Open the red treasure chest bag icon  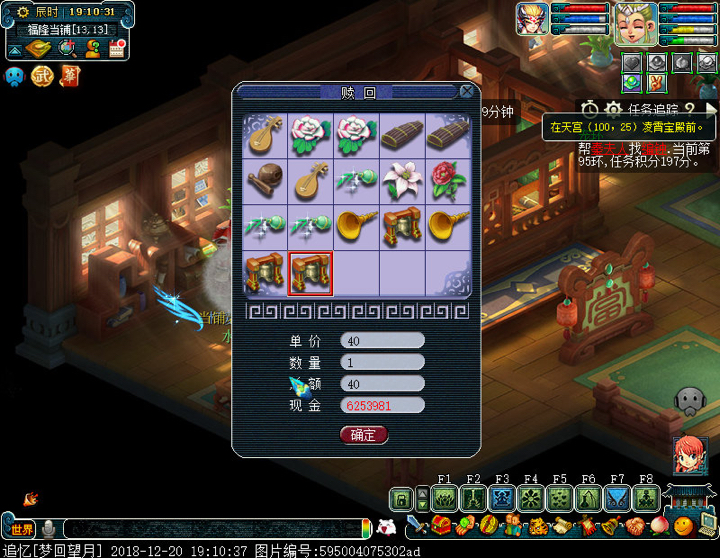(x=440, y=526)
